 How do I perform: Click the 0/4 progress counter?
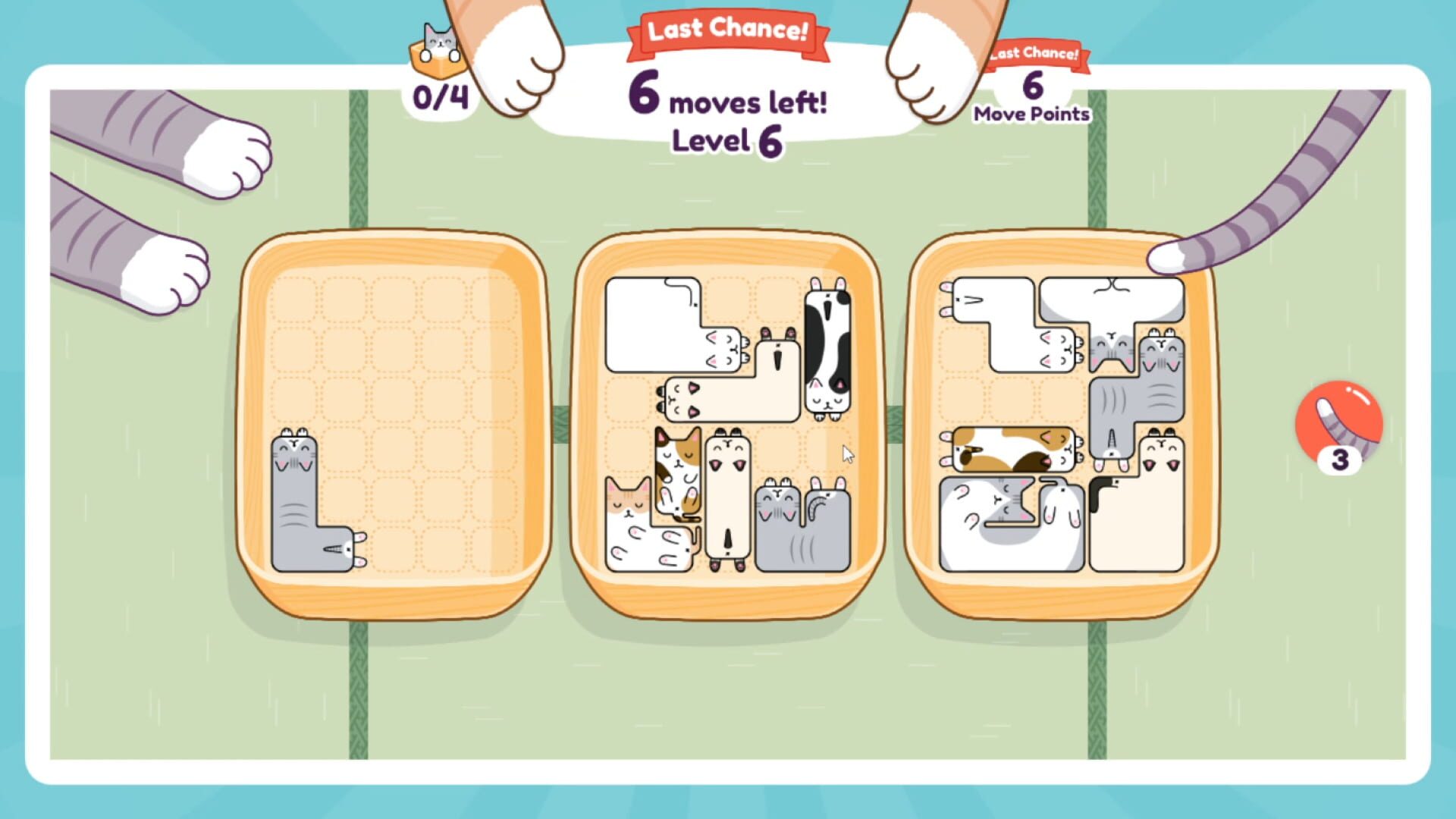click(x=440, y=96)
